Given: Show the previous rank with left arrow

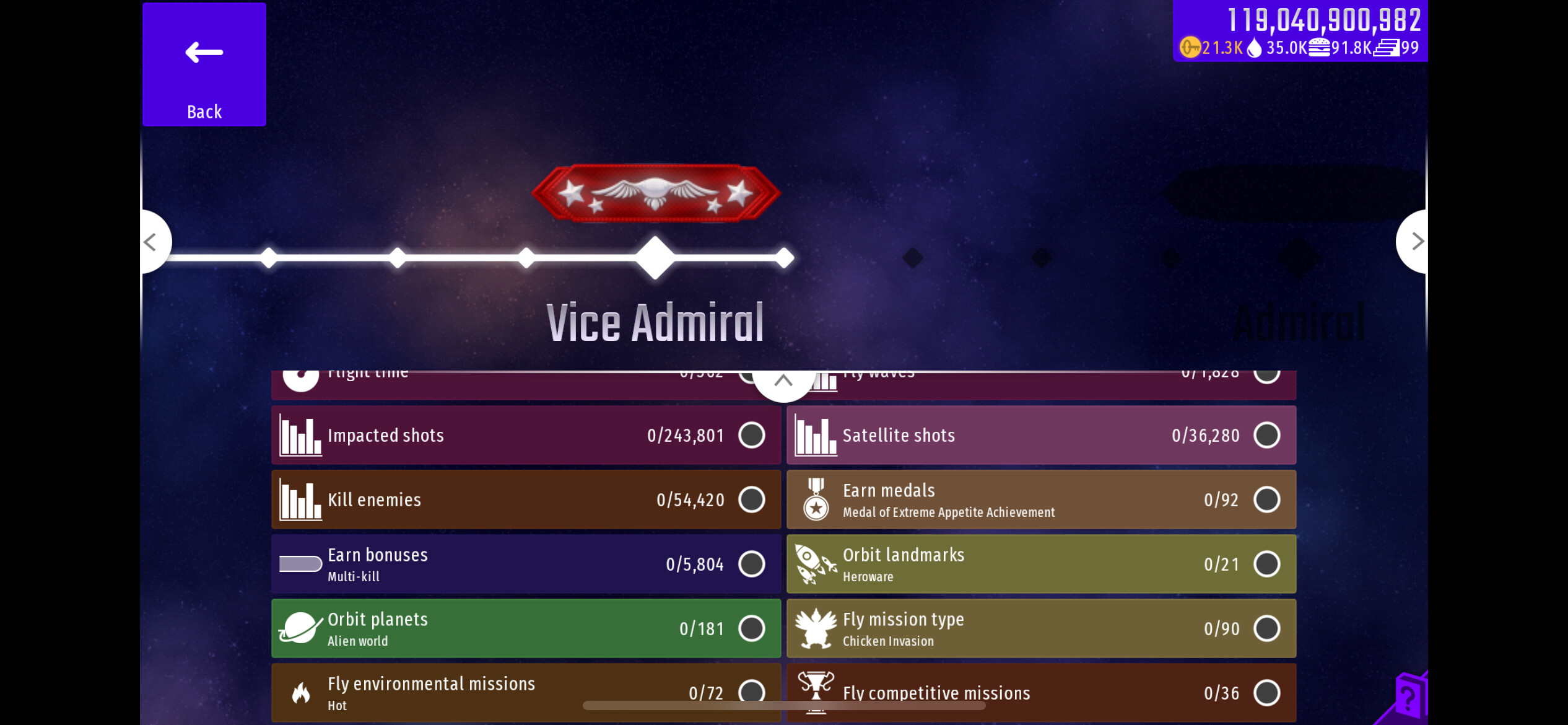Looking at the screenshot, I should (x=152, y=242).
